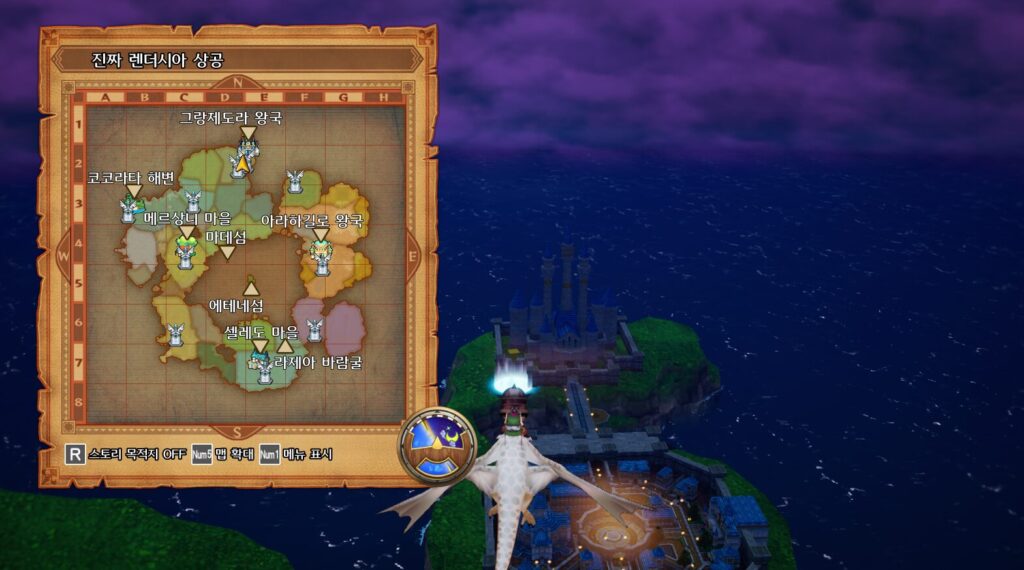This screenshot has height=570, width=1024.
Task: Pick the 라제아 바람굴 triangle marker
Action: coord(284,346)
